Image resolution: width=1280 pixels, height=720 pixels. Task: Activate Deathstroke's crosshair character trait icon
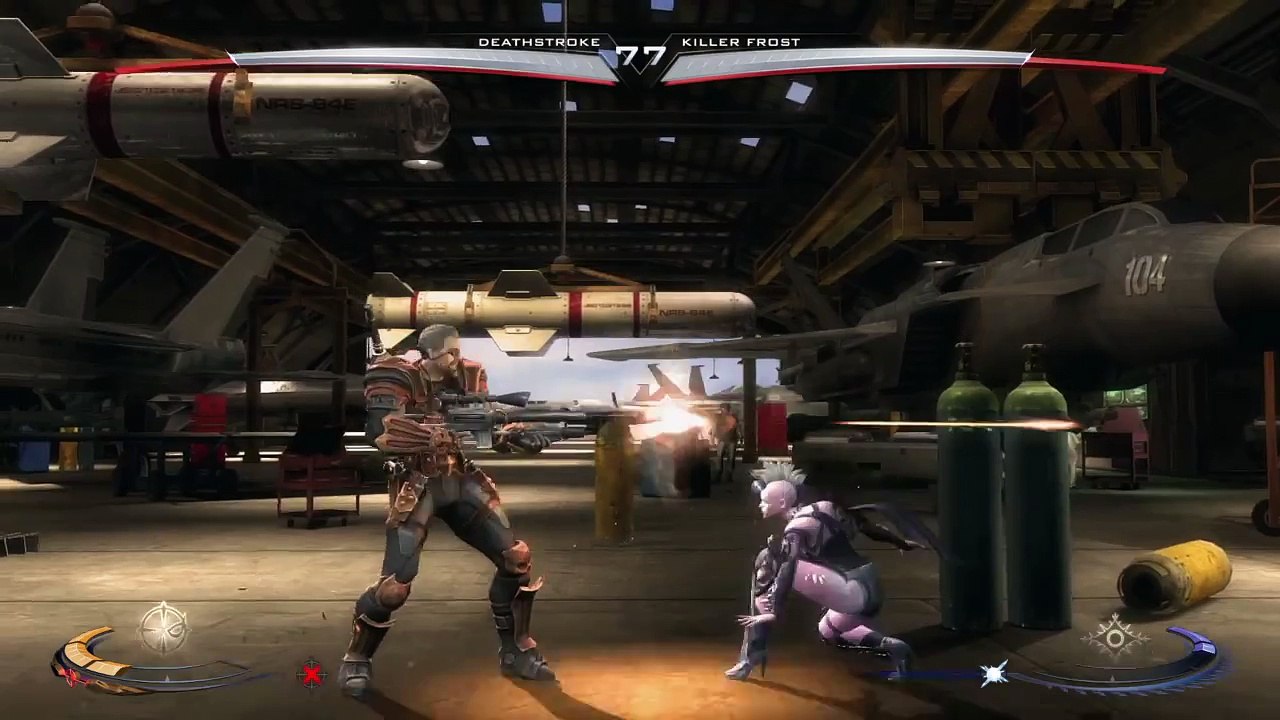(x=162, y=628)
